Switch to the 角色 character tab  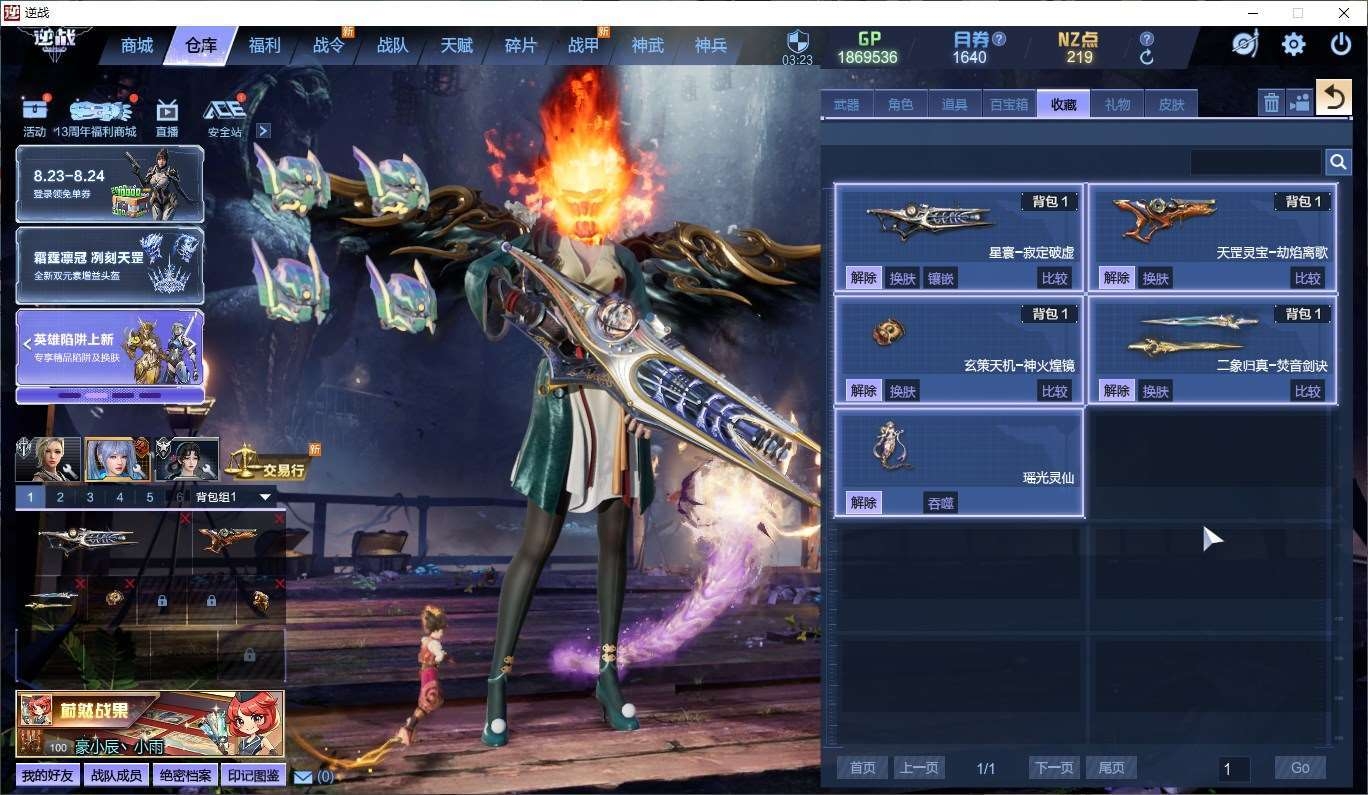pos(900,104)
